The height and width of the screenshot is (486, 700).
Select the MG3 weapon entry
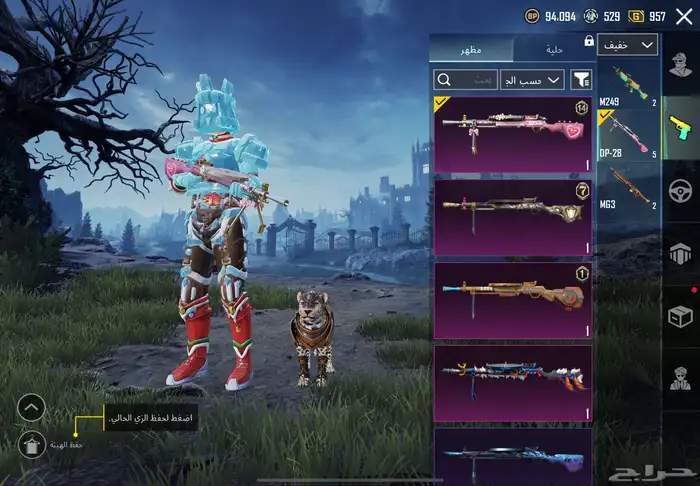(x=628, y=189)
